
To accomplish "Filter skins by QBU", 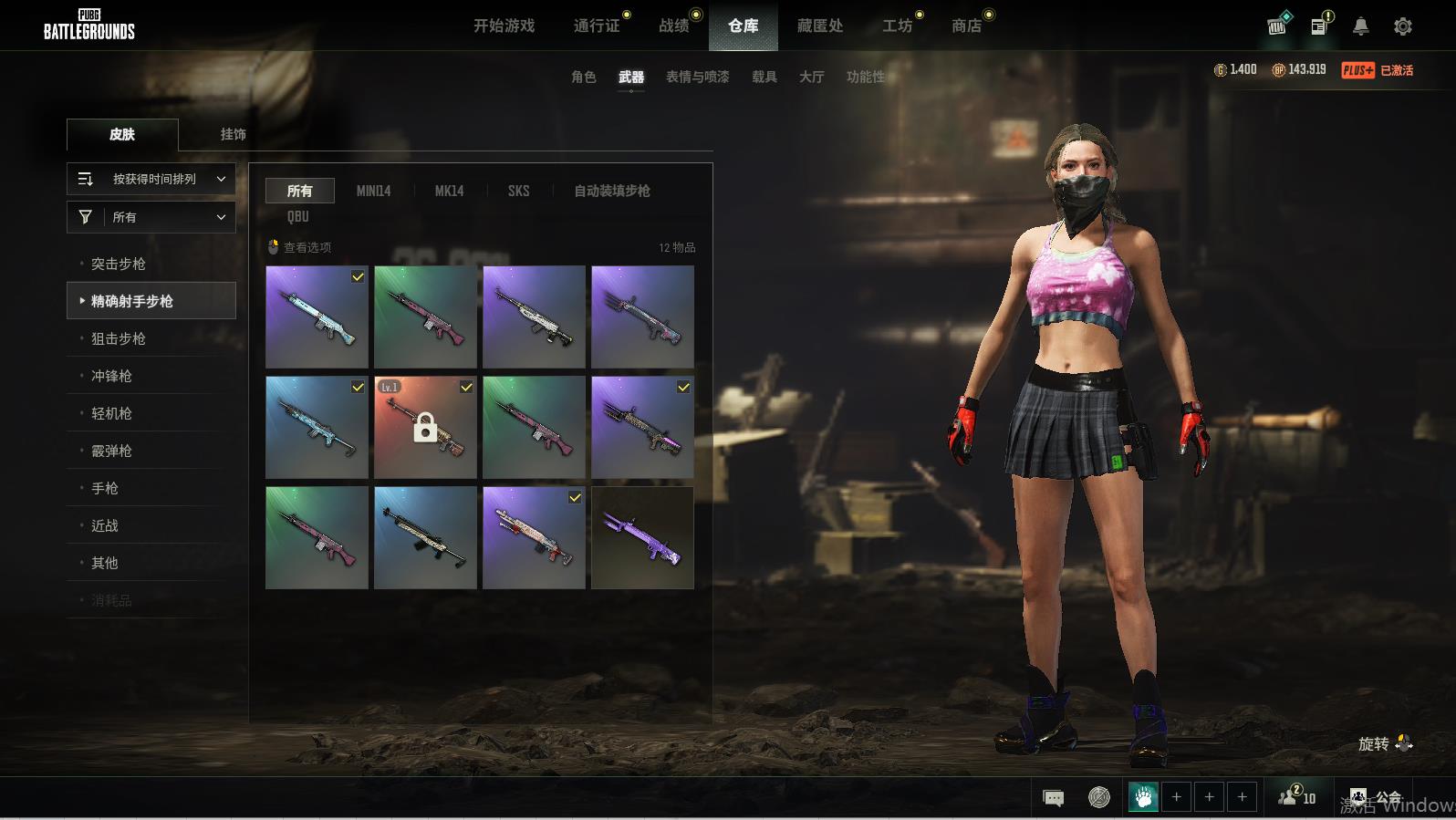I will [x=298, y=216].
